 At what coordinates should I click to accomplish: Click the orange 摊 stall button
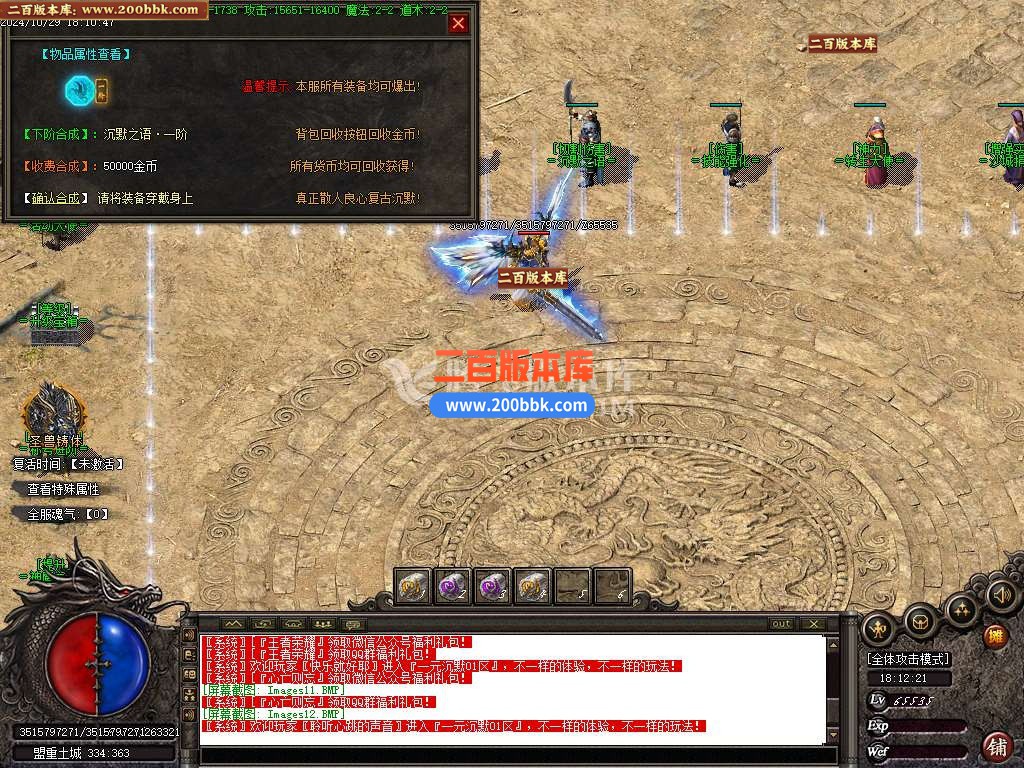pos(996,635)
